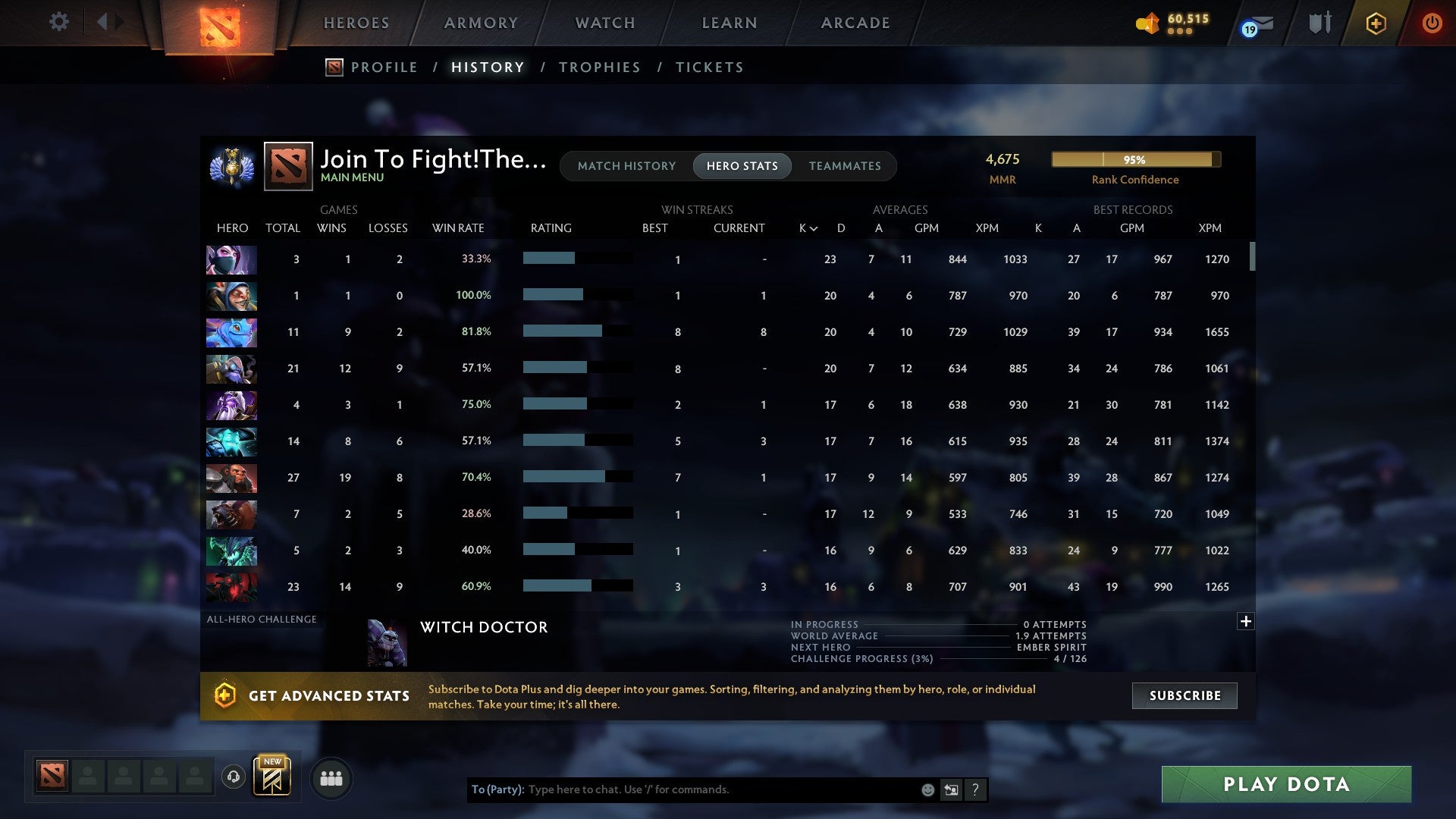The image size is (1456, 819).
Task: Click the shards currency icon showing 60,515
Action: pyautogui.click(x=1148, y=23)
